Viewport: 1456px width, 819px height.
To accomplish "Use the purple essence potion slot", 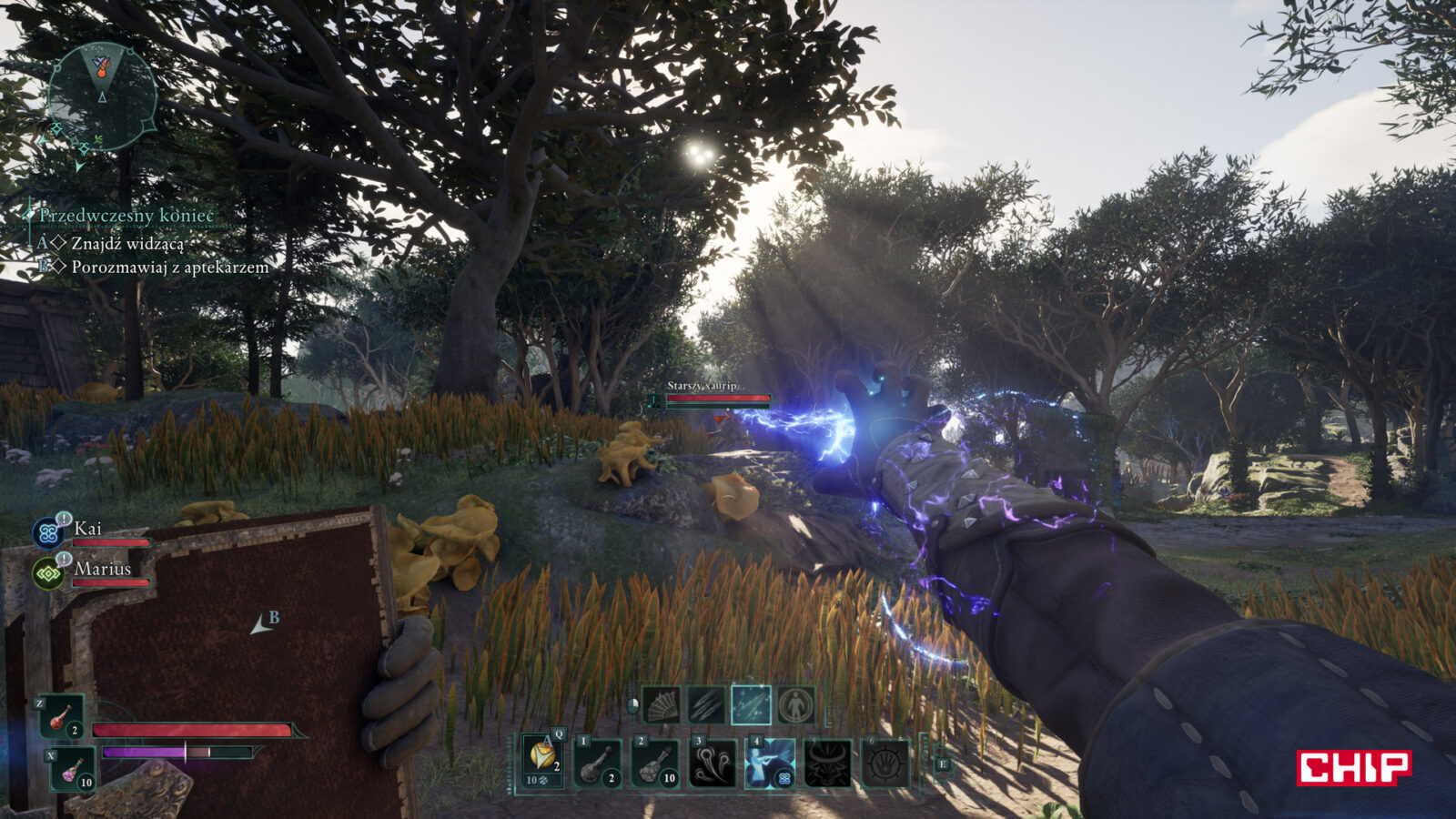I will coord(72,769).
